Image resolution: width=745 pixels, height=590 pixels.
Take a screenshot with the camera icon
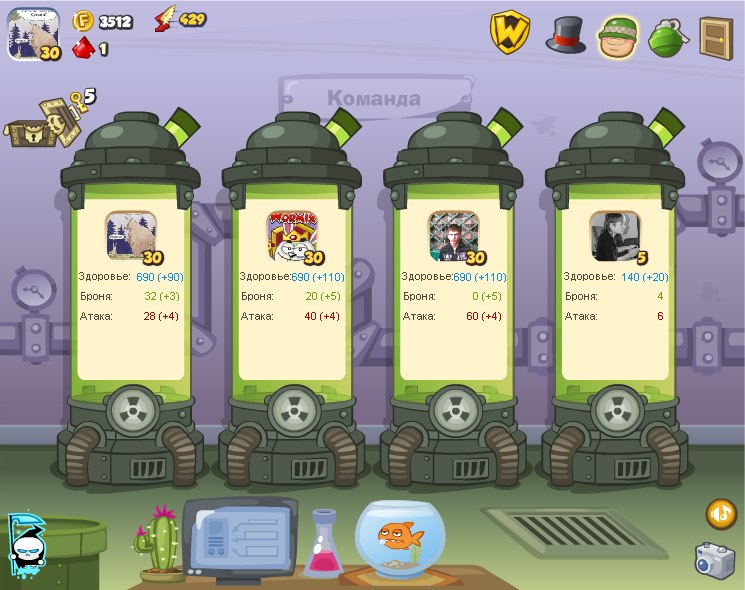pyautogui.click(x=715, y=560)
